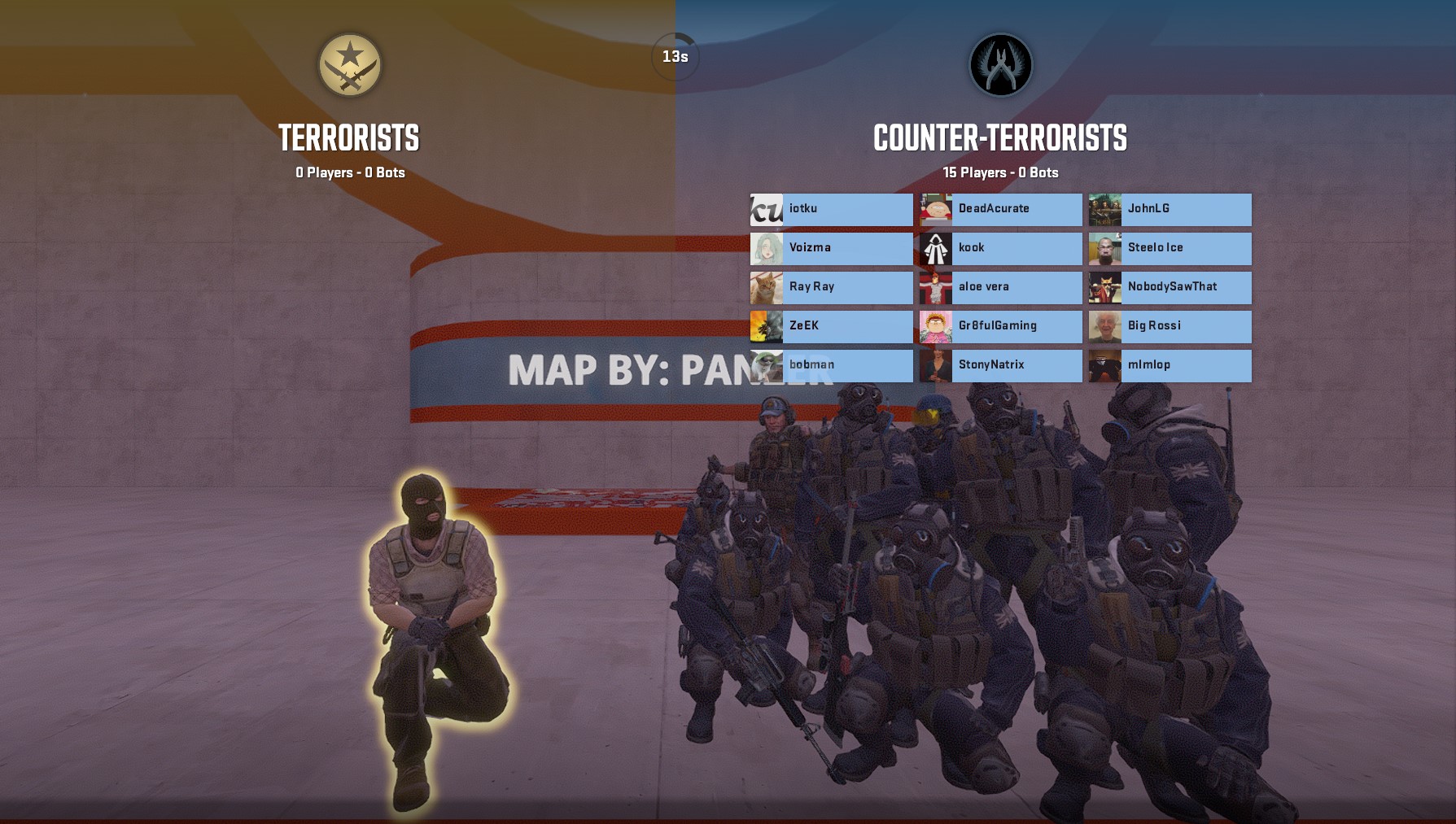This screenshot has height=824, width=1456.
Task: Click the 13s countdown timer circle
Action: click(674, 54)
